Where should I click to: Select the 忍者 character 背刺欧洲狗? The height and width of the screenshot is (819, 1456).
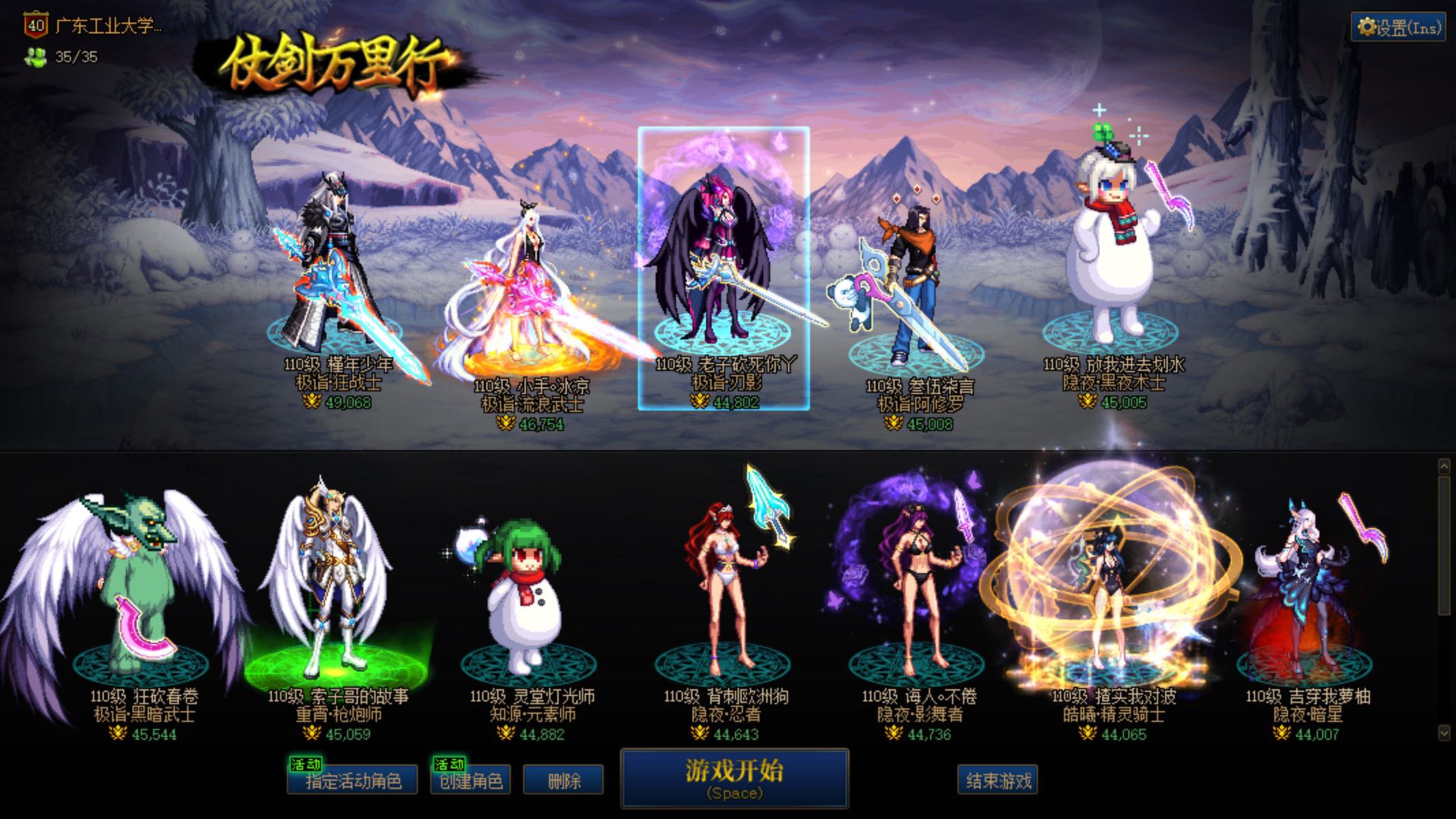(724, 594)
